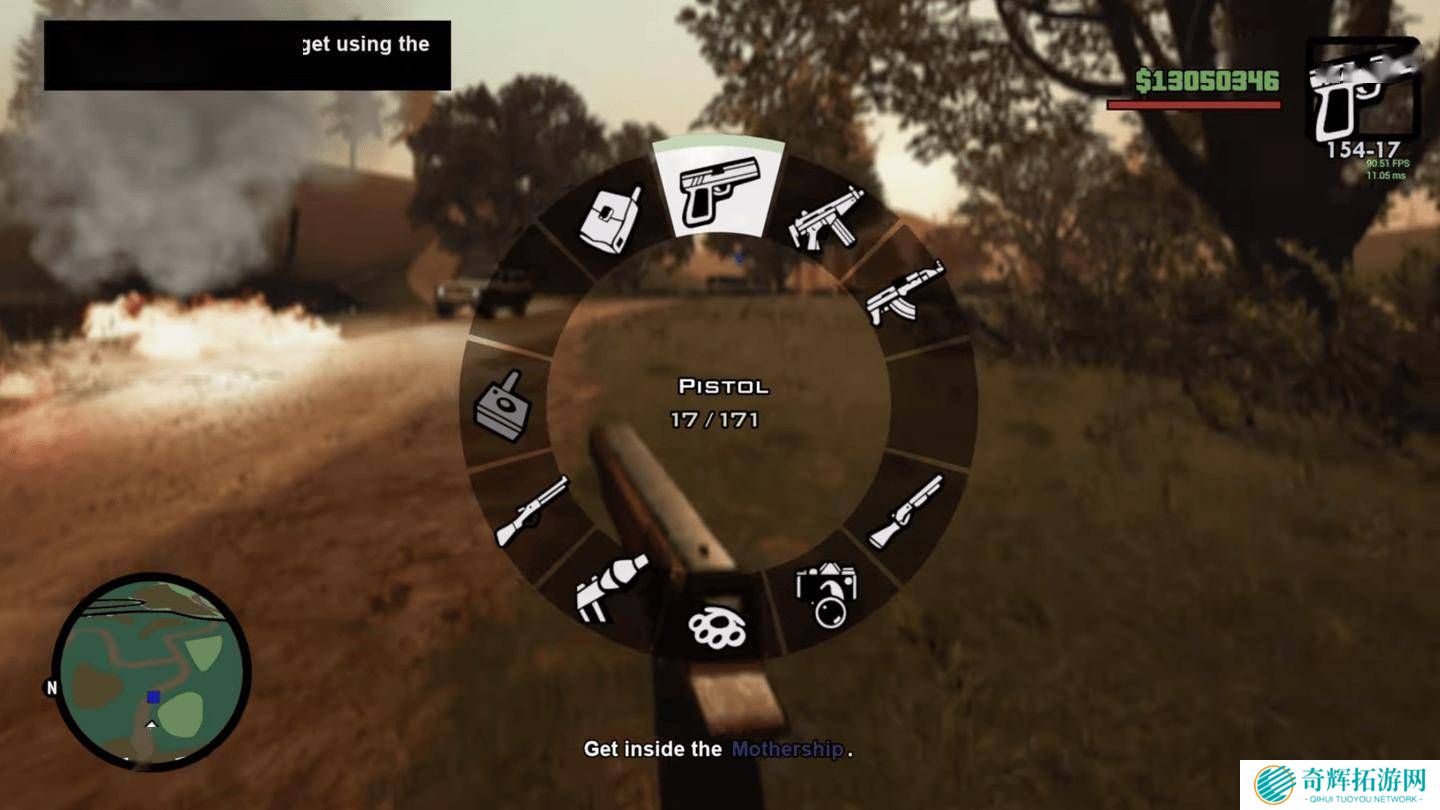Click the circular radar minimap

click(x=150, y=672)
